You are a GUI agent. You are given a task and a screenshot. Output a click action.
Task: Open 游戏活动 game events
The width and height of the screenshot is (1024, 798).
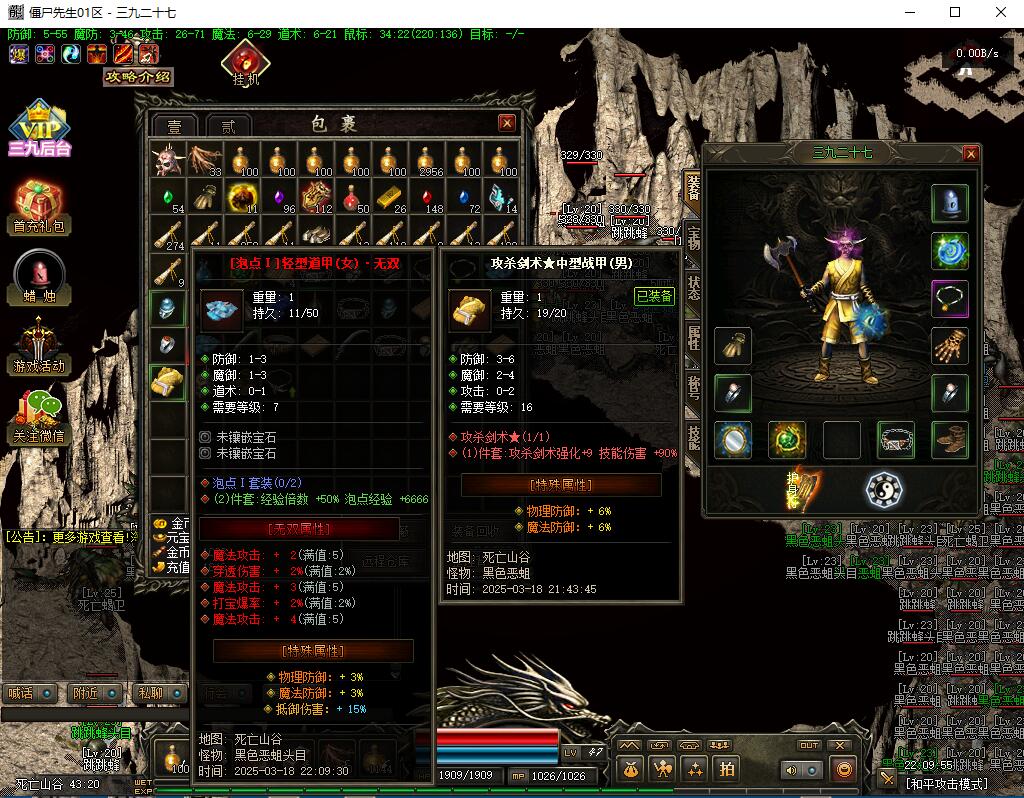pos(39,345)
